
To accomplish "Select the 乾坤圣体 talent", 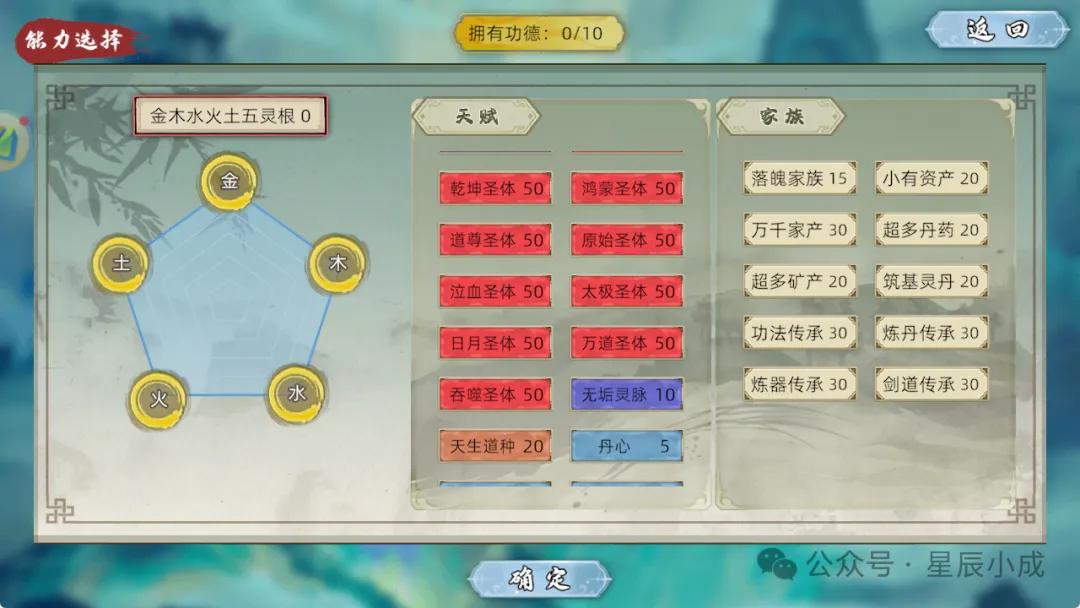I will click(x=496, y=188).
